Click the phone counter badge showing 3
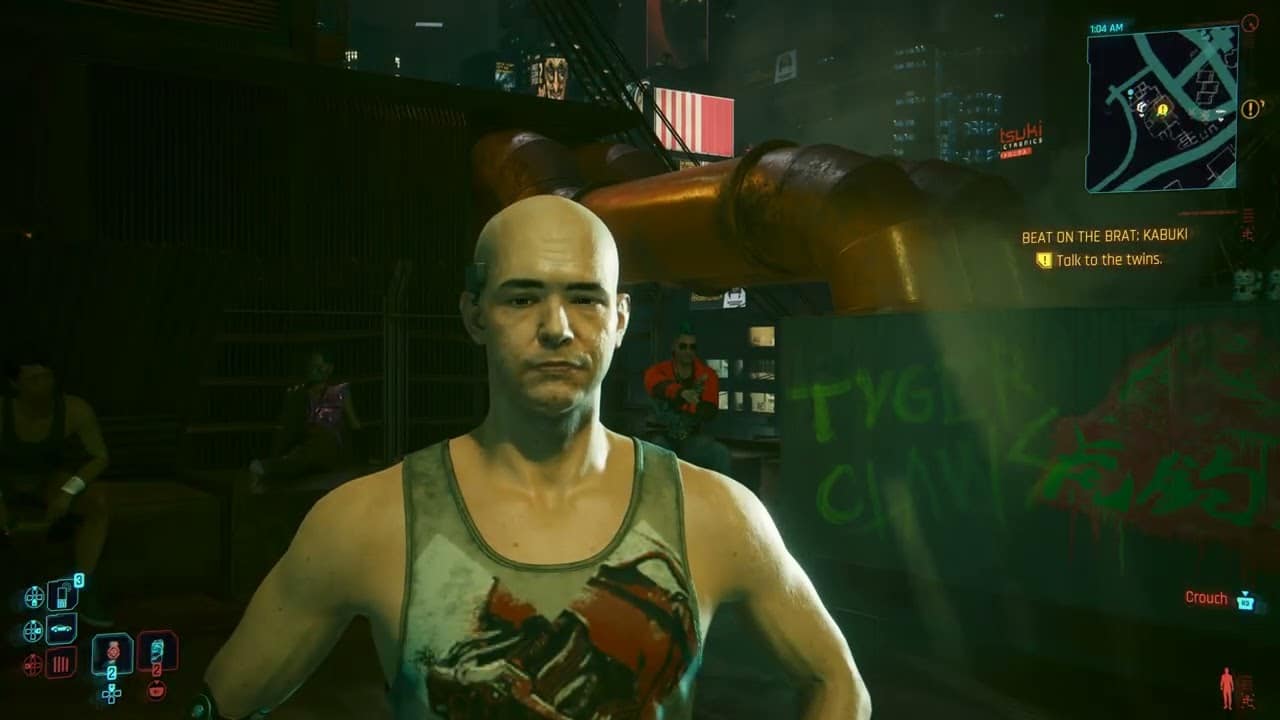 [79, 579]
